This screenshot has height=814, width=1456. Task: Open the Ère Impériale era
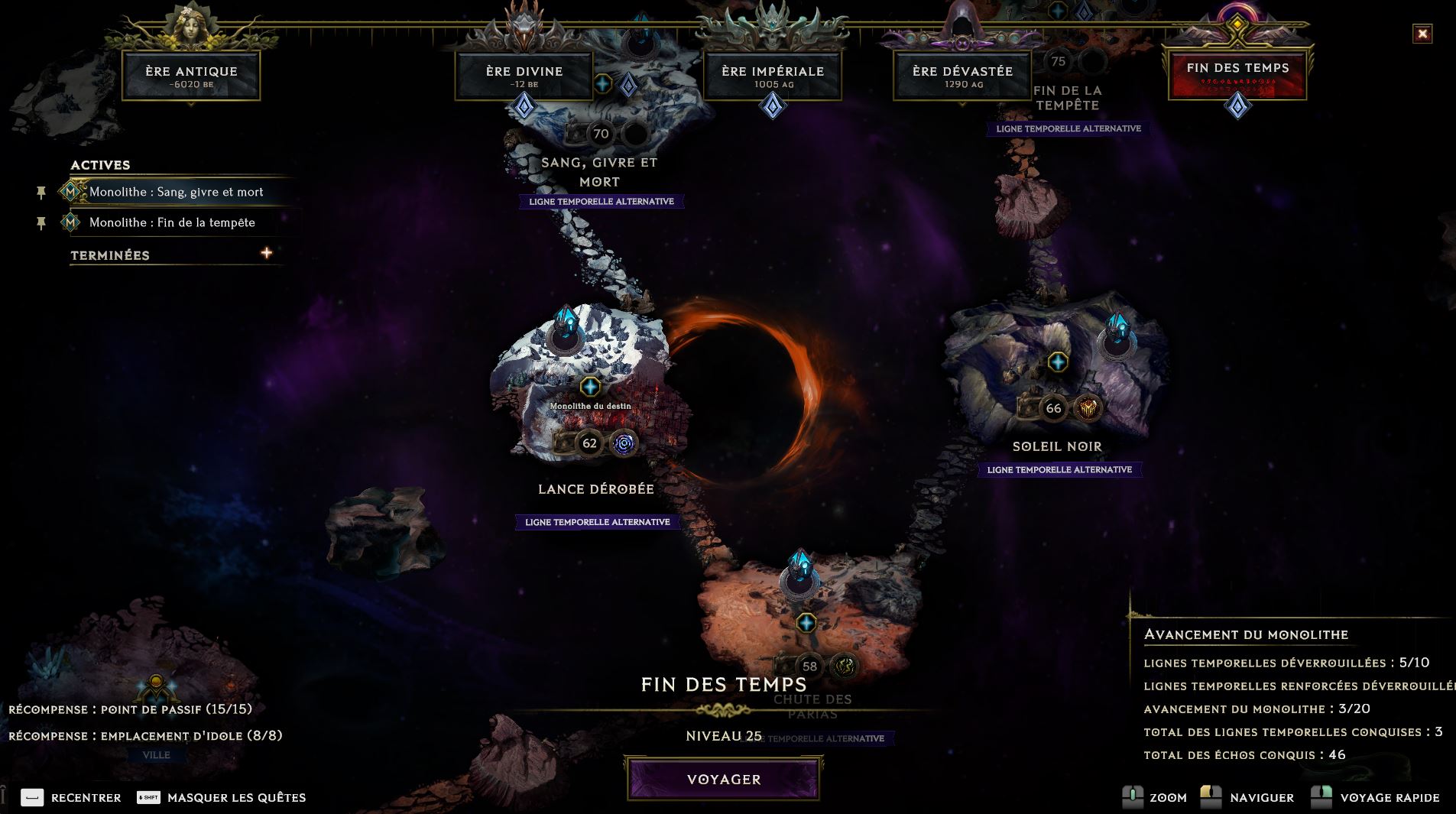pyautogui.click(x=772, y=76)
